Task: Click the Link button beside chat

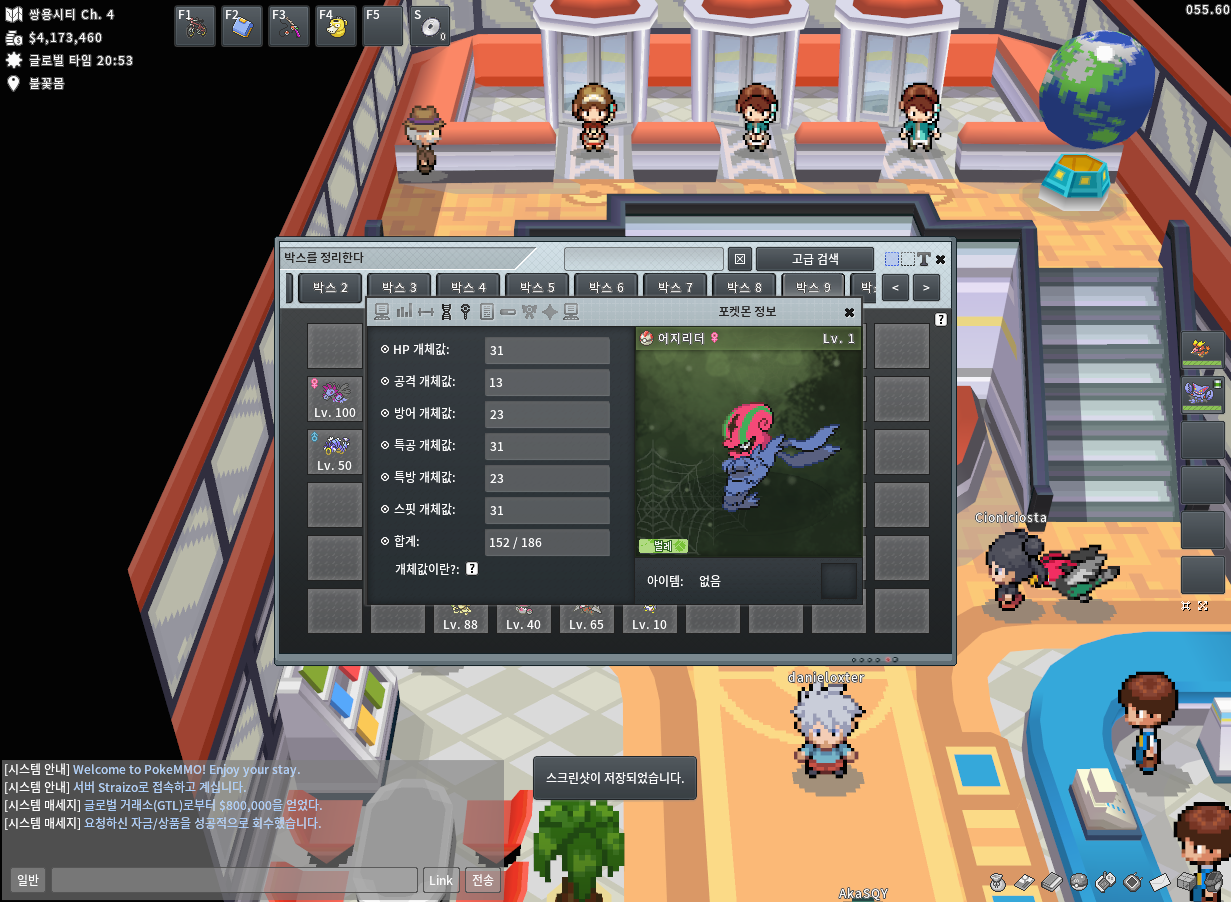Action: 440,881
